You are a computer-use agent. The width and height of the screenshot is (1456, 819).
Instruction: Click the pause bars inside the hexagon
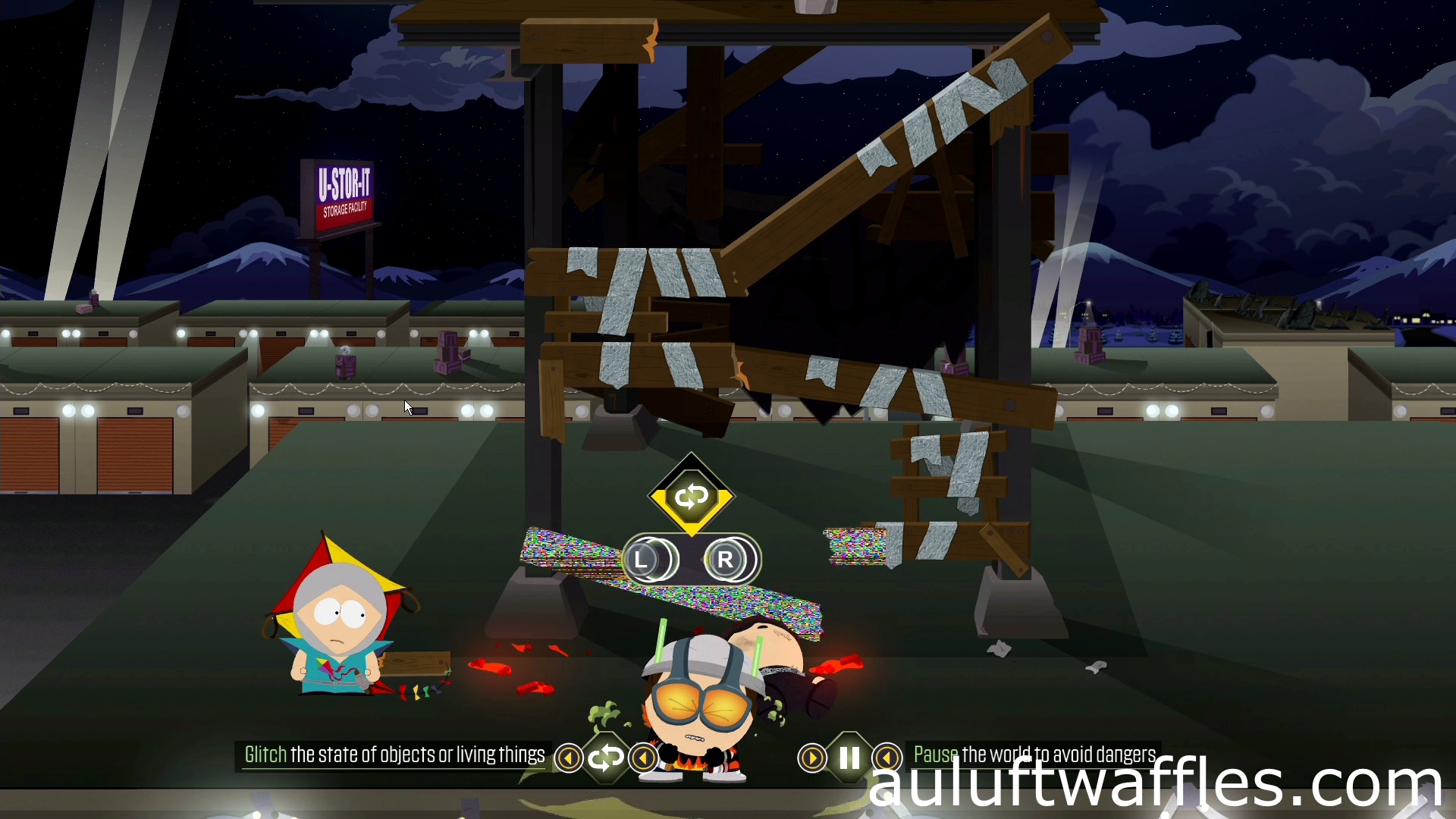(x=849, y=756)
